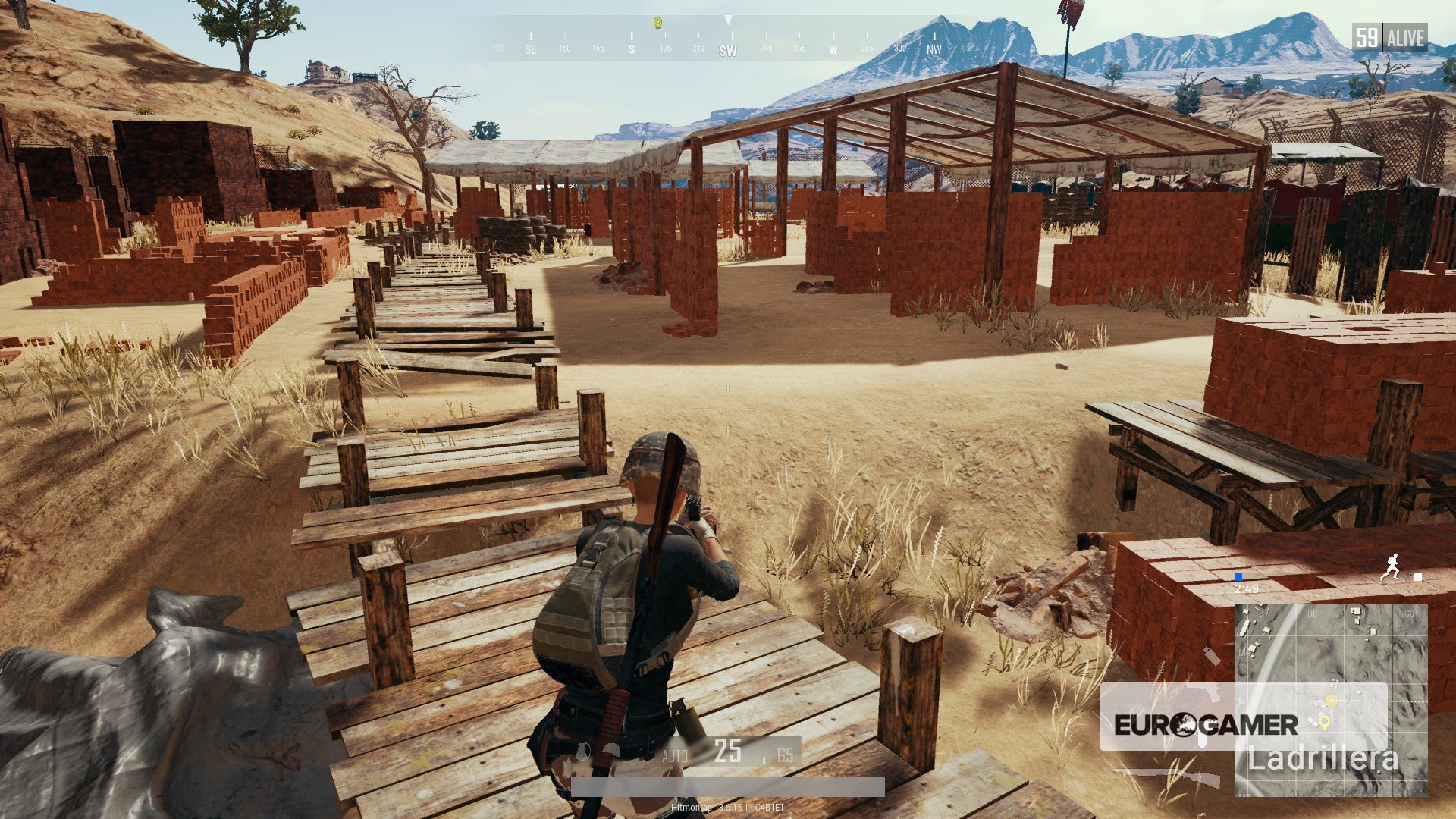
Task: Click the yellow waypoint marker on the compass
Action: tap(657, 24)
